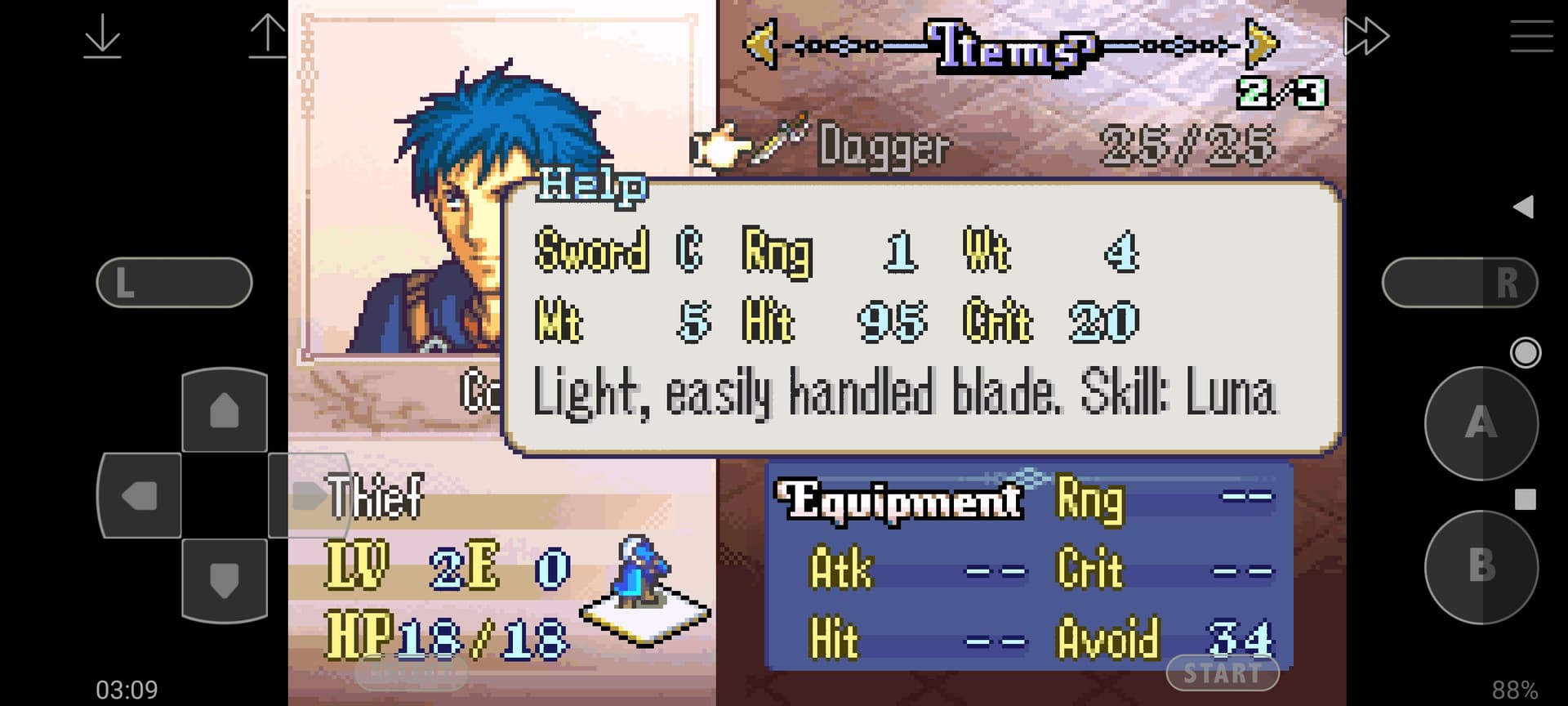Screen dimensions: 1568x706
Task: Save state with the download arrow icon
Action: [102, 38]
